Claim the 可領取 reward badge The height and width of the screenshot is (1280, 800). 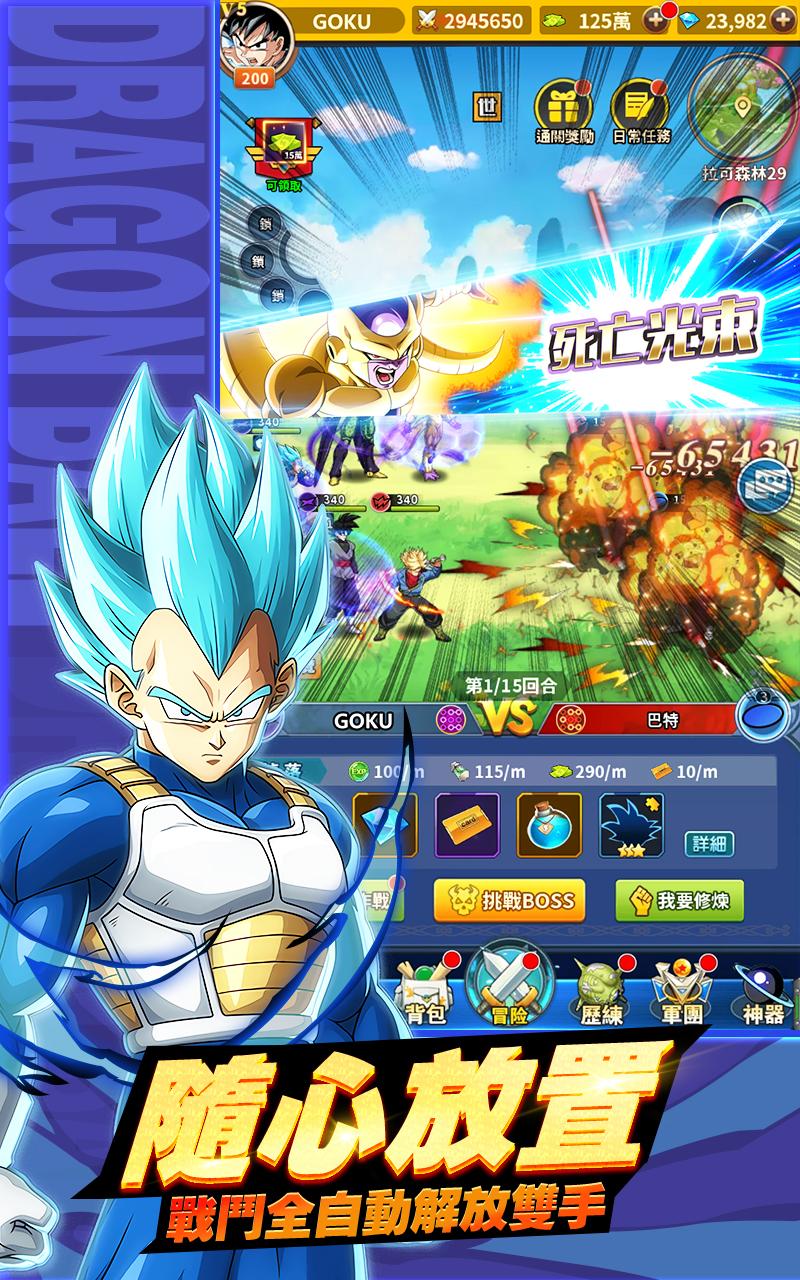click(285, 150)
